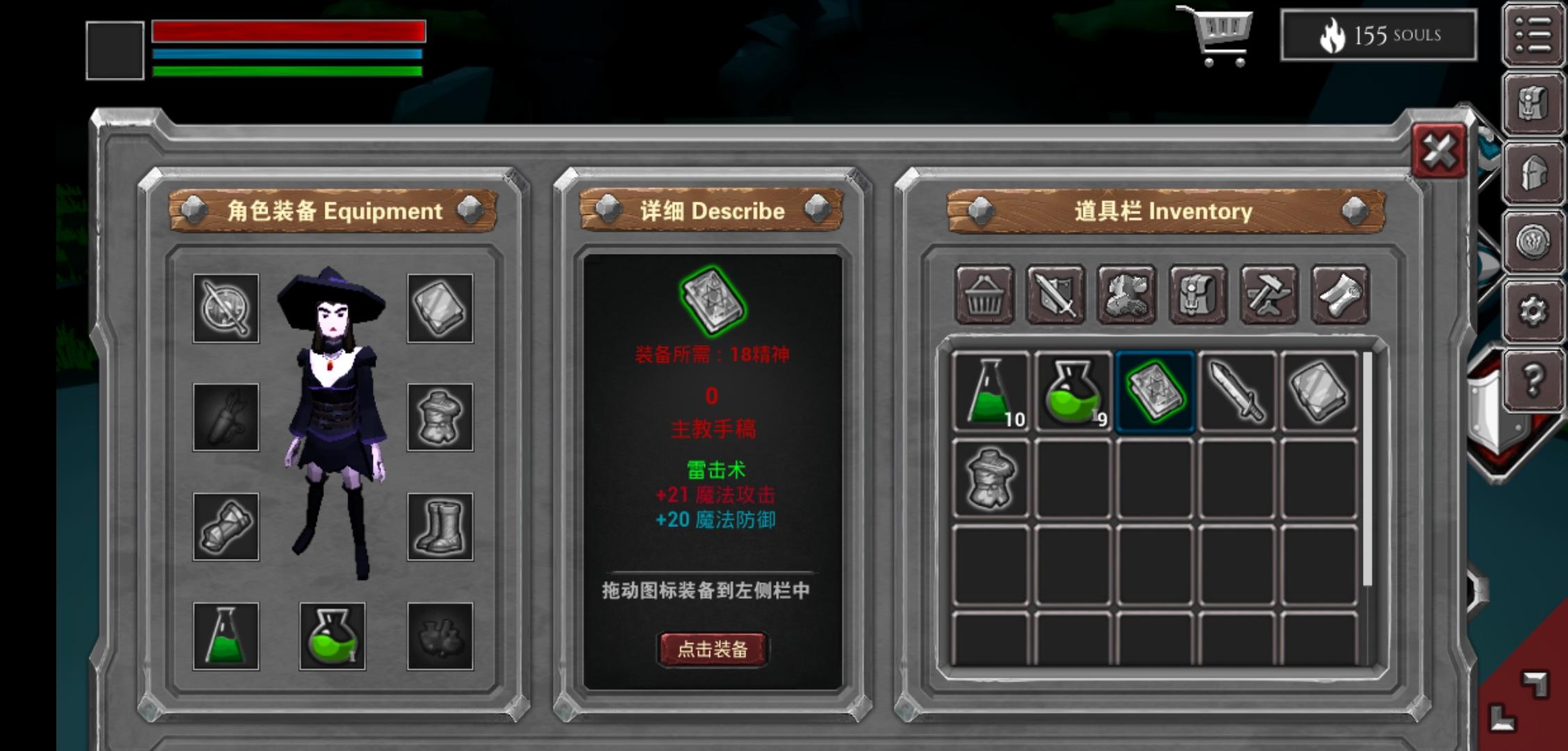
Task: Select the glowing 主教手稿 manuscript item
Action: coord(1156,391)
